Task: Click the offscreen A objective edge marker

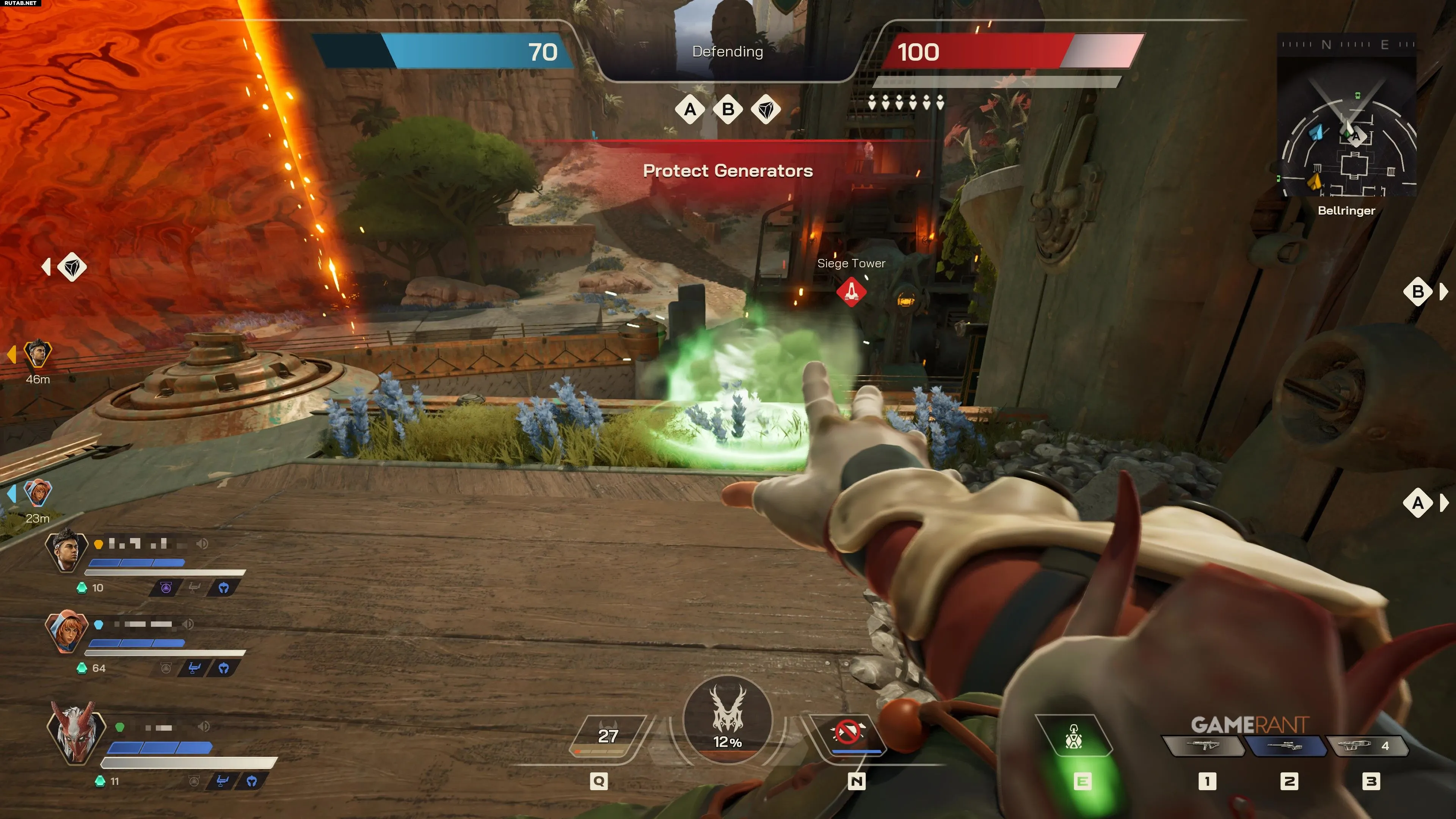Action: pos(1418,502)
